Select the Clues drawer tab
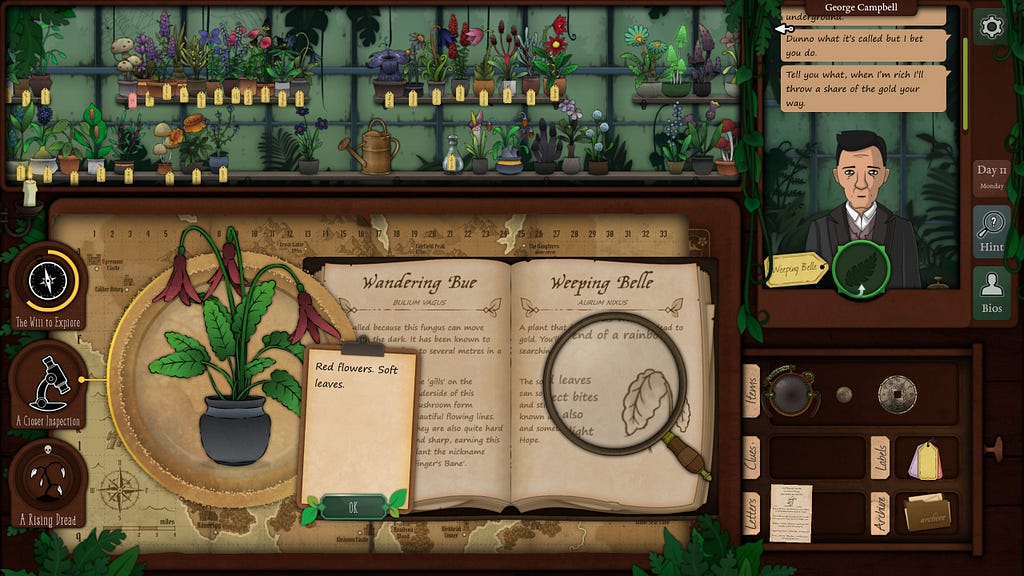1024x576 pixels. [750, 457]
